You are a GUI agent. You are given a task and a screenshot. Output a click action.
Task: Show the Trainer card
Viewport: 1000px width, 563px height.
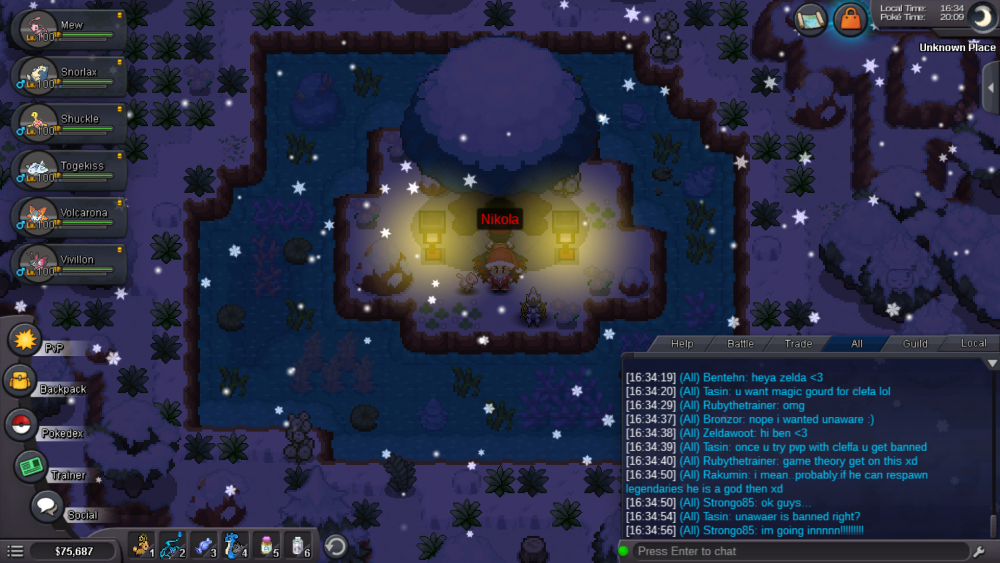click(30, 467)
